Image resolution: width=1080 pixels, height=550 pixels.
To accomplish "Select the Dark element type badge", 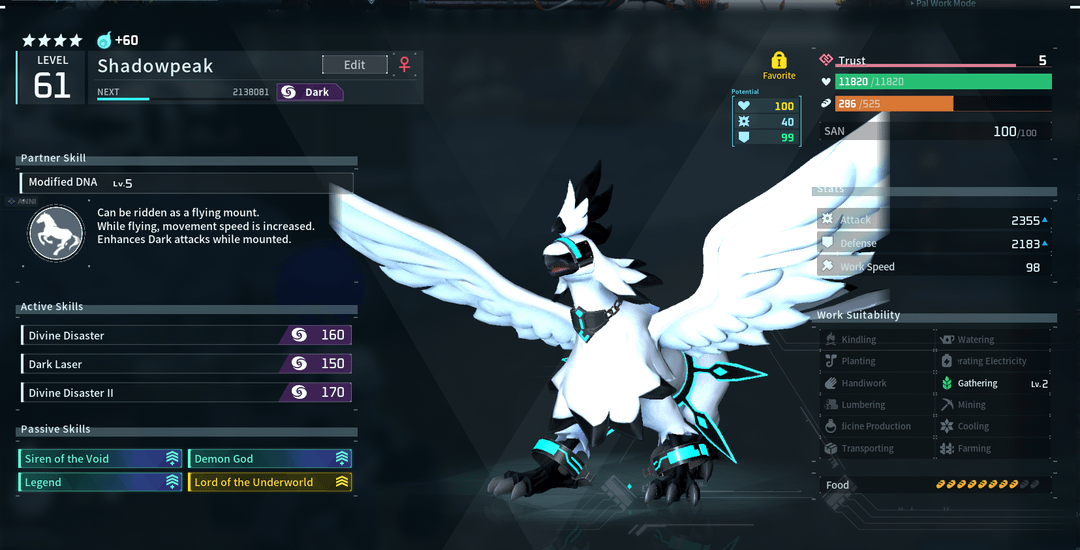I will (x=309, y=92).
